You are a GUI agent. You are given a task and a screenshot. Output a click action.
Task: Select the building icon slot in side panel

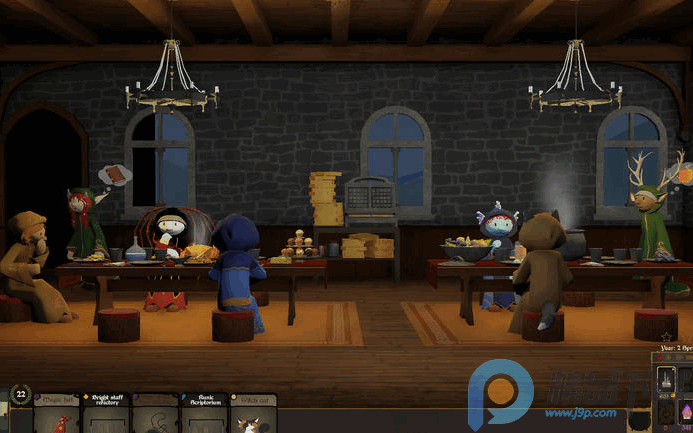(x=666, y=380)
